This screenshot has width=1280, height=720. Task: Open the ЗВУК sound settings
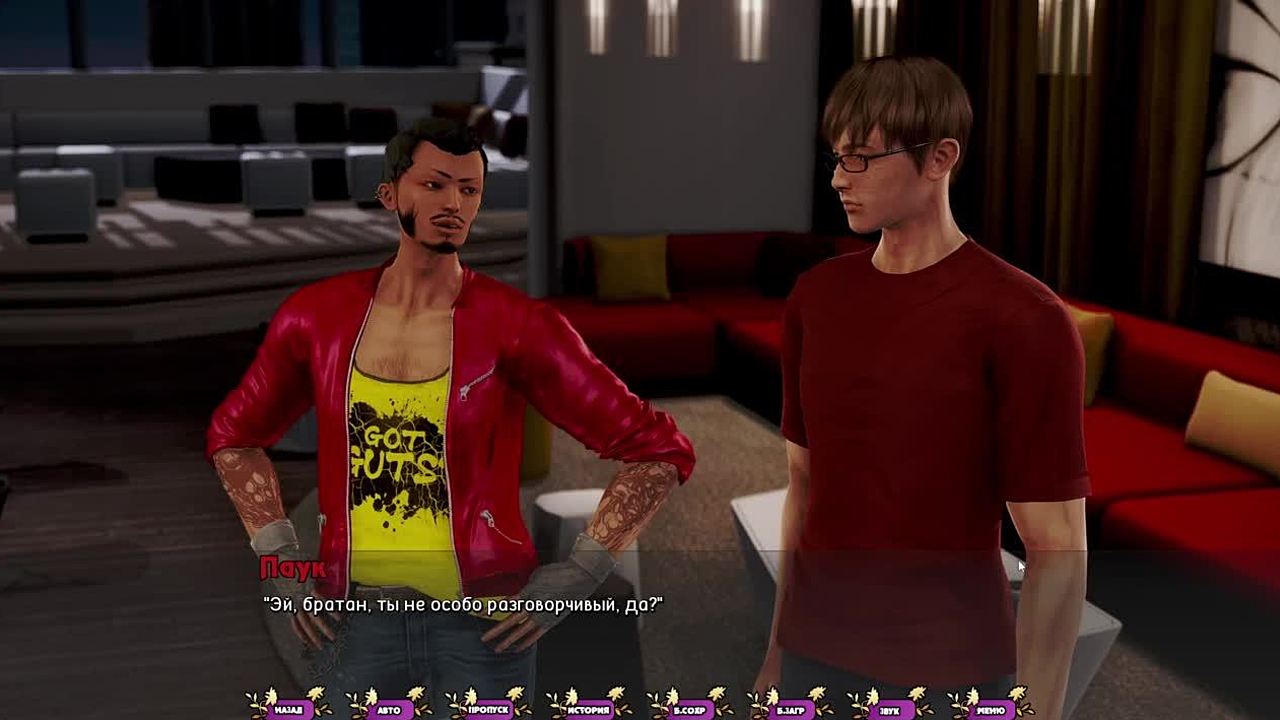coord(889,709)
